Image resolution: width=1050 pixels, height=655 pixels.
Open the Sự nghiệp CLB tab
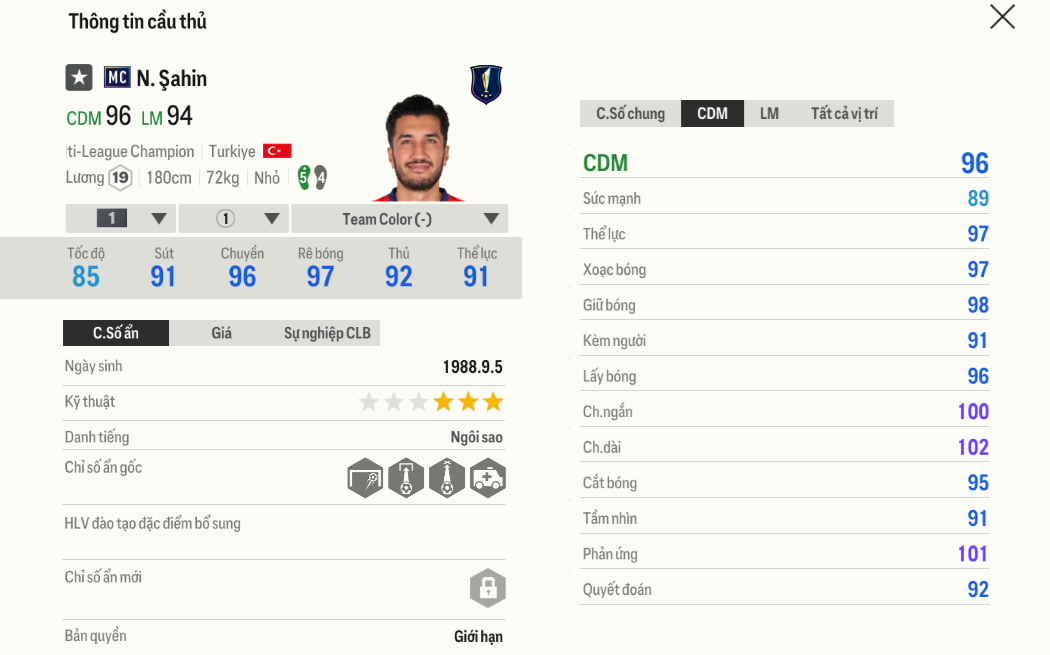(x=327, y=333)
